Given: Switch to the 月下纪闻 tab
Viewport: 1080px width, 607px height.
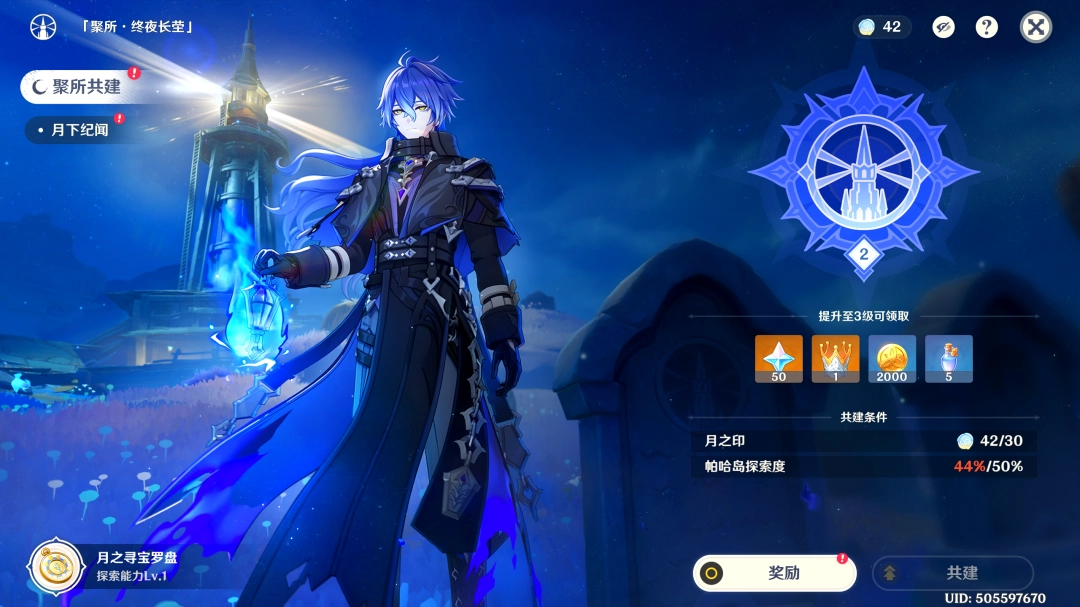Looking at the screenshot, I should [76, 130].
